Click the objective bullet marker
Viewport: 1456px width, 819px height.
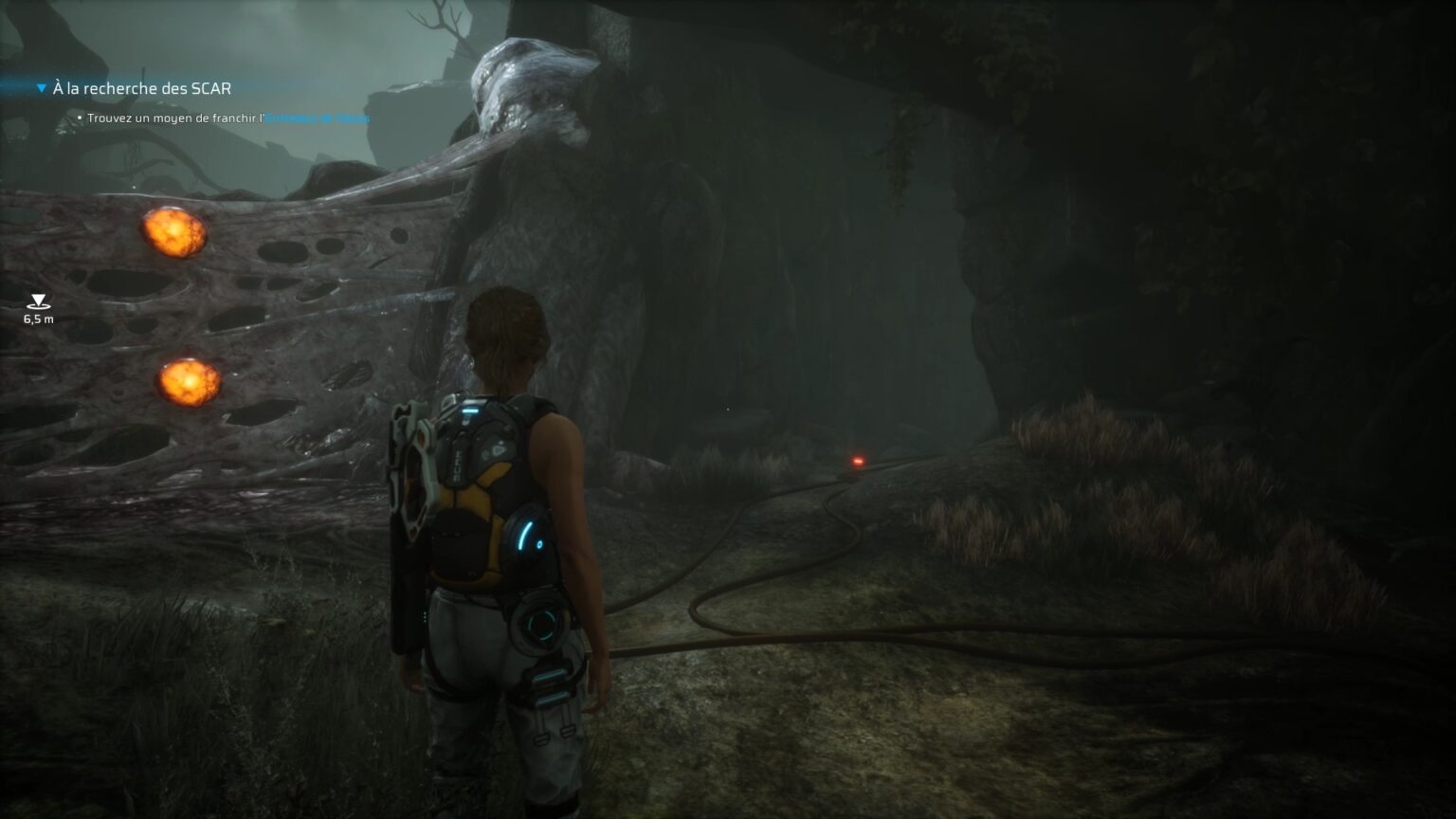[x=80, y=118]
